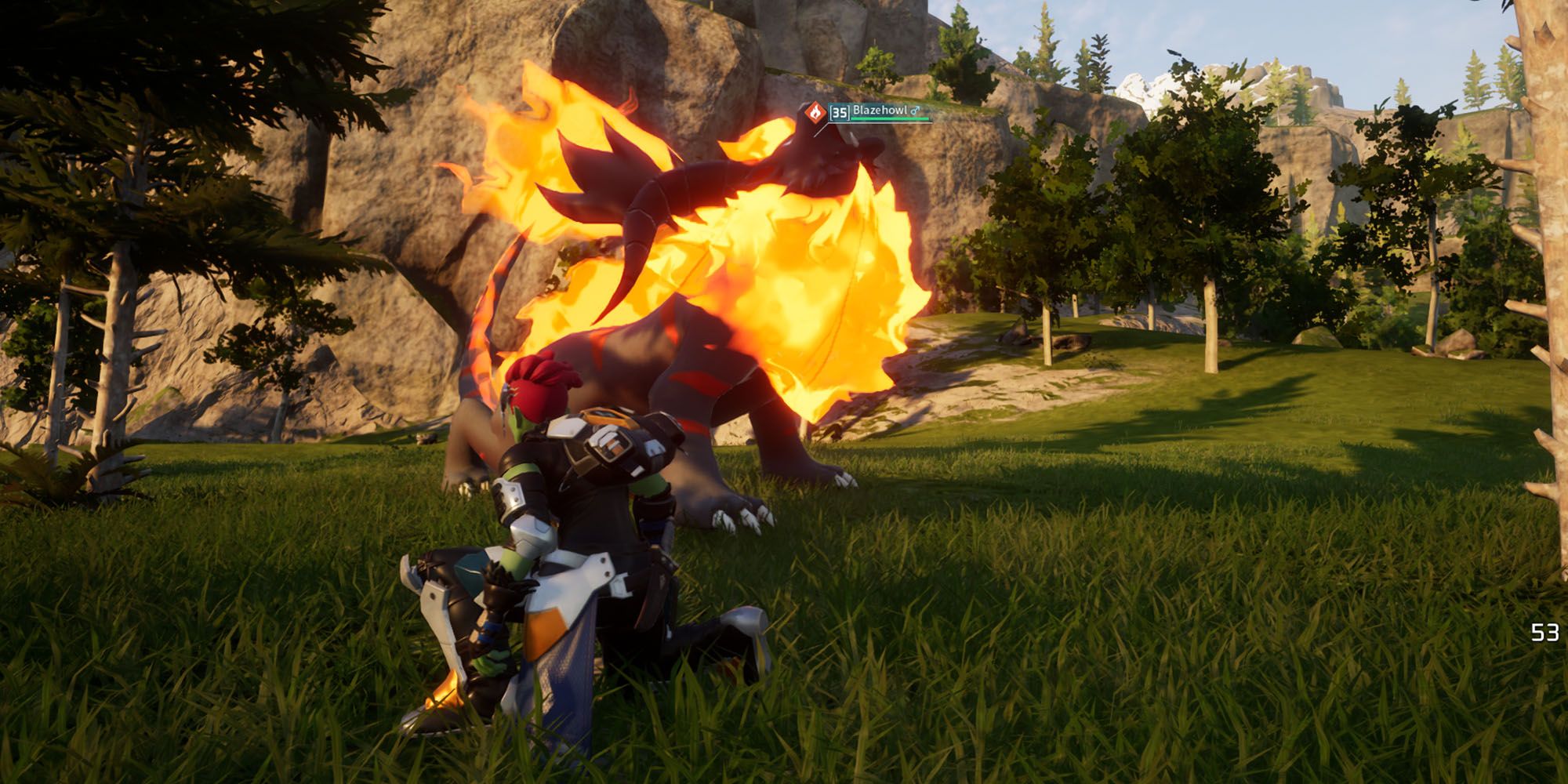1568x784 pixels.
Task: Click the Fire element icon on Blazehowl's nameplate
Action: point(815,111)
